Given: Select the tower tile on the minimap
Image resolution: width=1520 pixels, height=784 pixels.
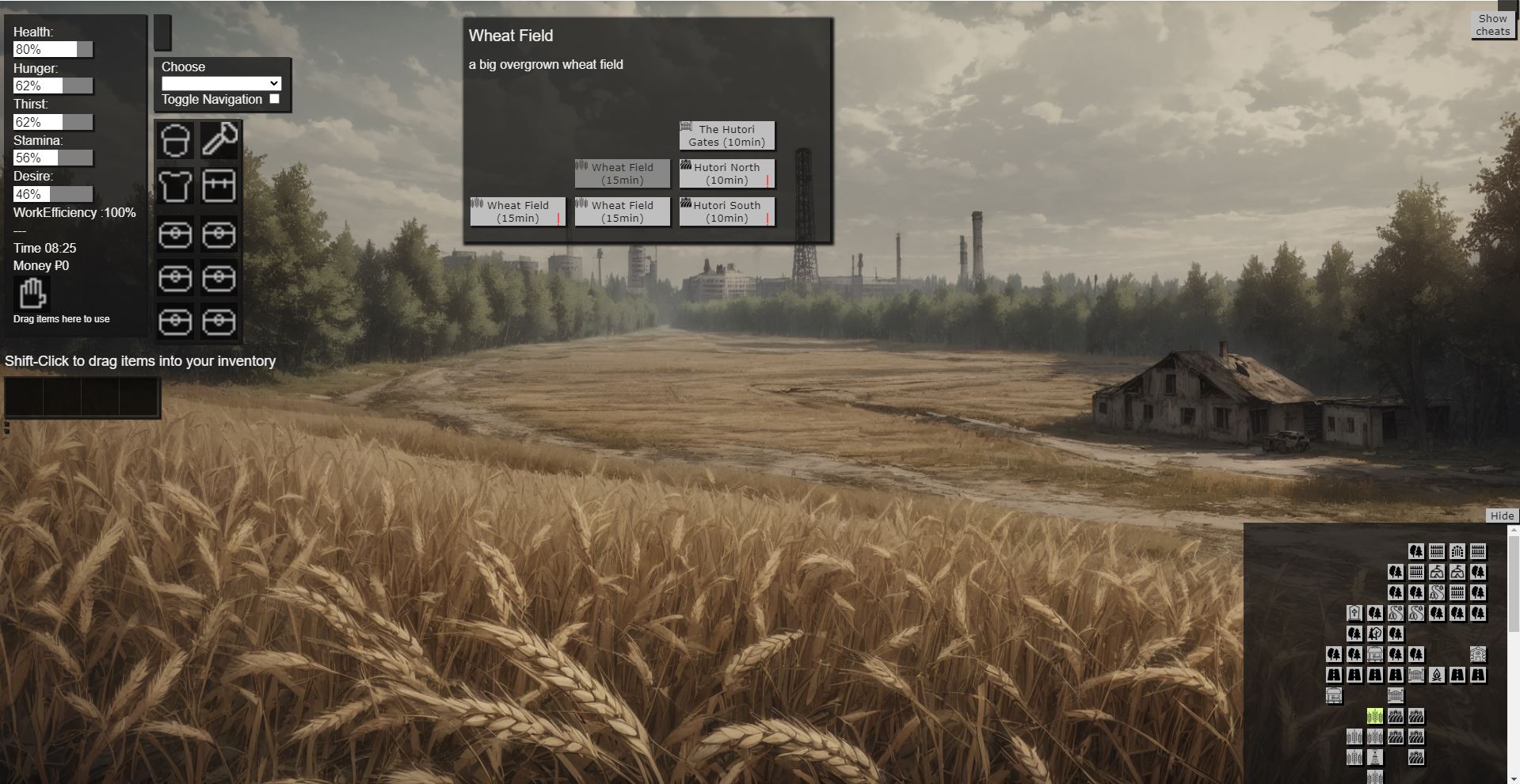Looking at the screenshot, I should (x=1375, y=758).
